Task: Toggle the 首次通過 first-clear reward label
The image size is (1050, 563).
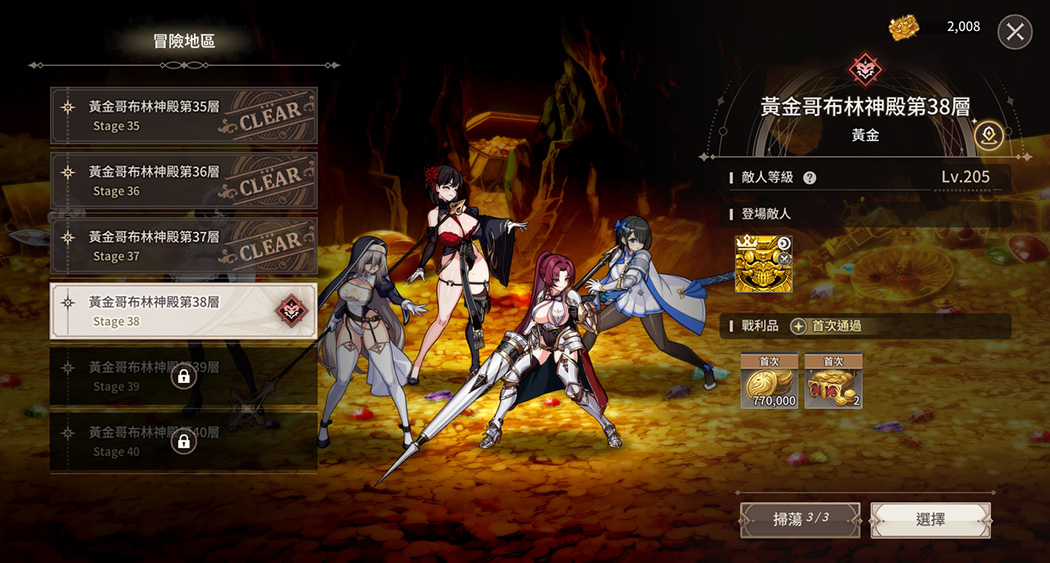Action: coord(826,326)
